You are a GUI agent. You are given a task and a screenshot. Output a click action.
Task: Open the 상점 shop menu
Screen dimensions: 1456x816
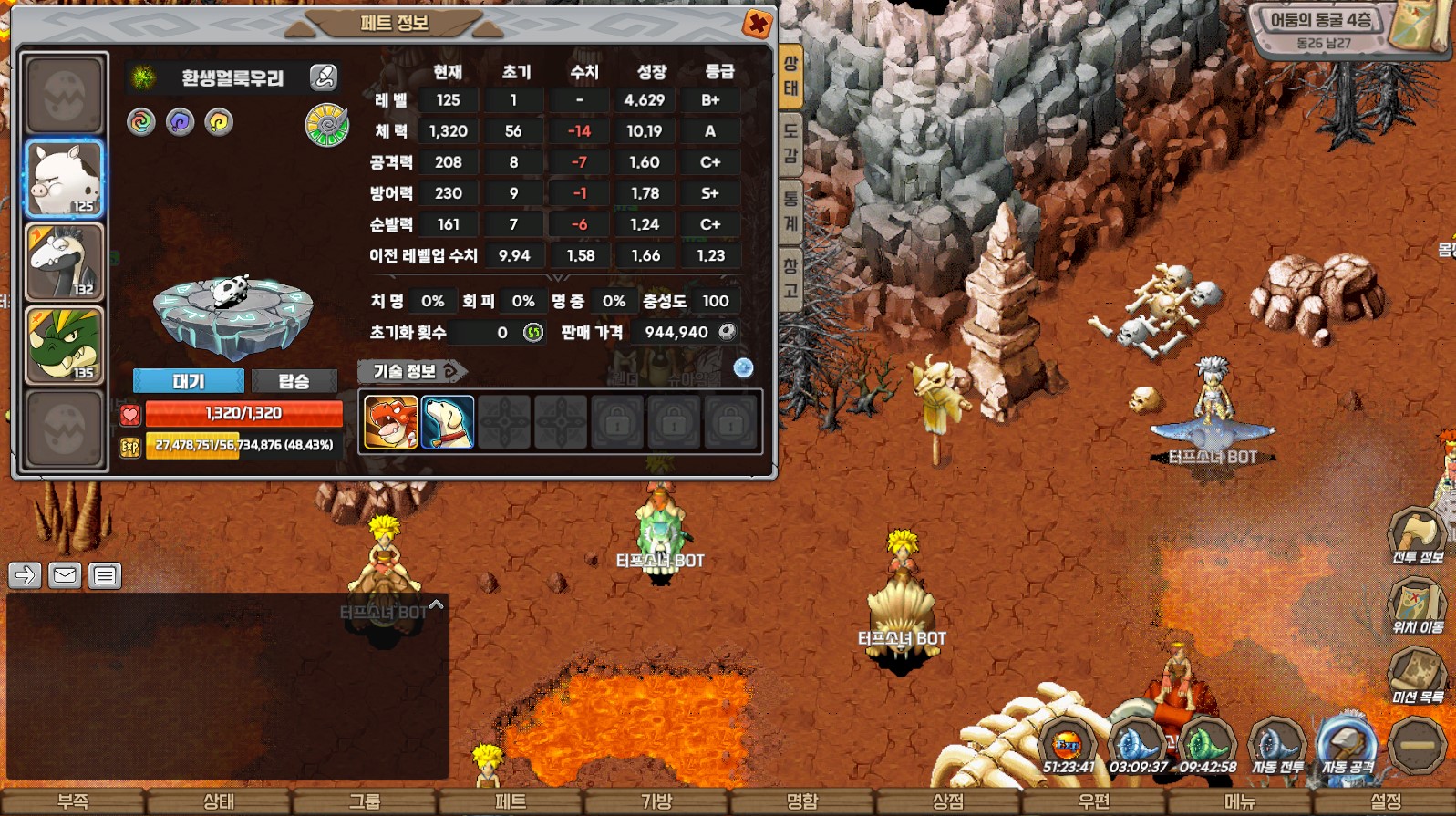[x=948, y=801]
